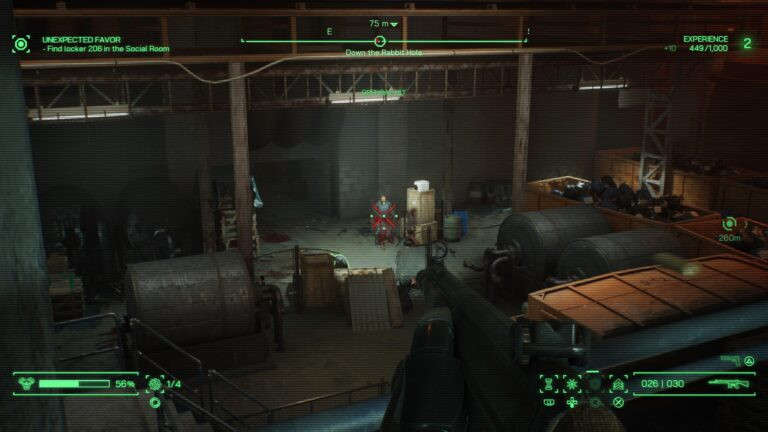Select the equipped assault rifle icon

(x=730, y=383)
